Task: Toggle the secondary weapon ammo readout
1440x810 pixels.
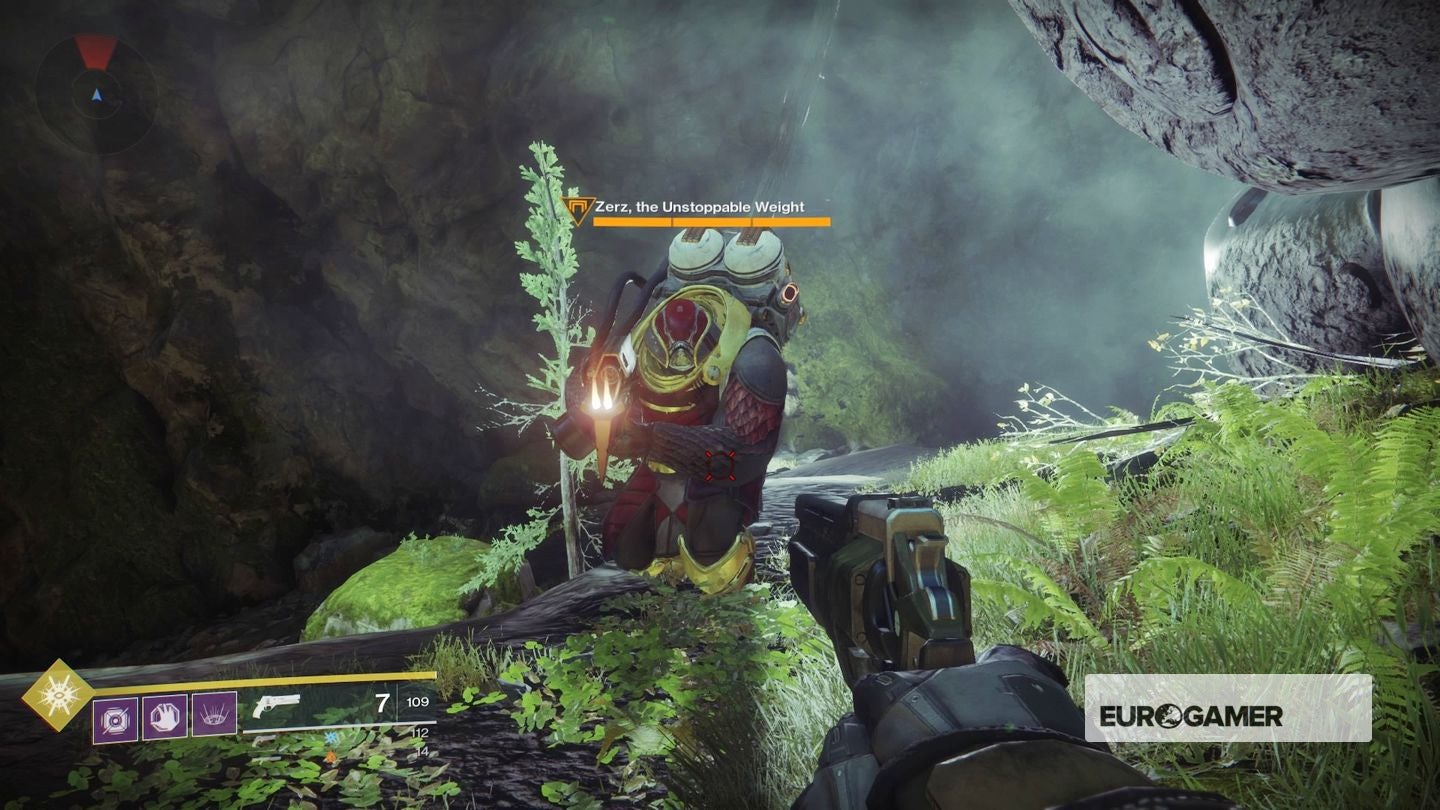Action: tap(421, 733)
